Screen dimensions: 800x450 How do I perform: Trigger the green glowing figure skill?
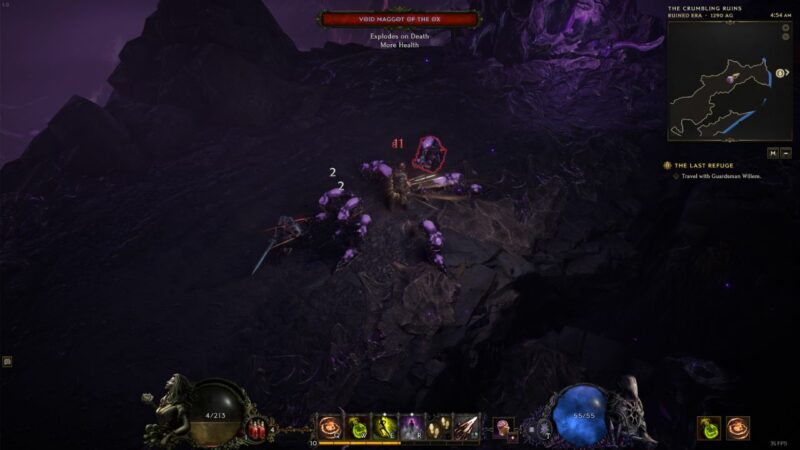coord(386,427)
